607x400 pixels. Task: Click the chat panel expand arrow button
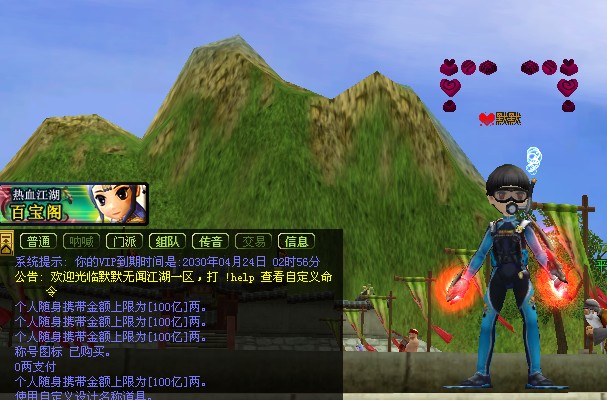(x=7, y=240)
